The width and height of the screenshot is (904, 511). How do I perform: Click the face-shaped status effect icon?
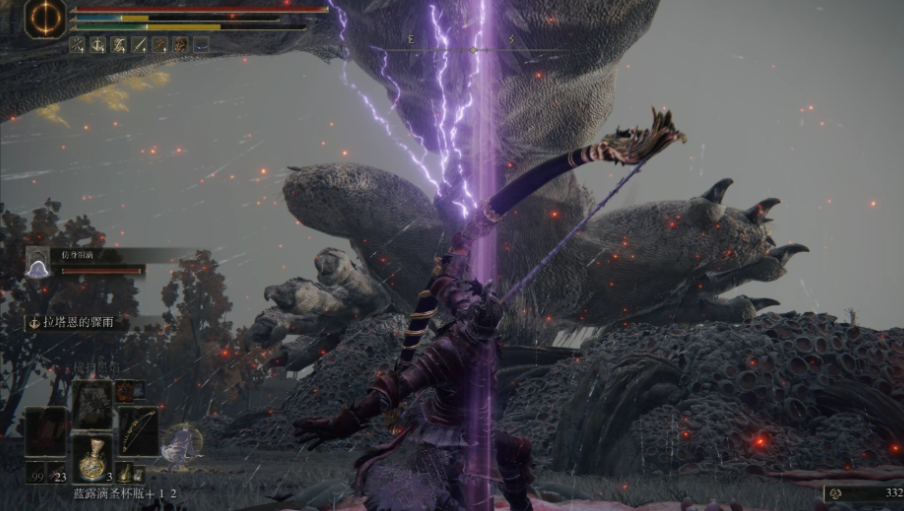(180, 45)
